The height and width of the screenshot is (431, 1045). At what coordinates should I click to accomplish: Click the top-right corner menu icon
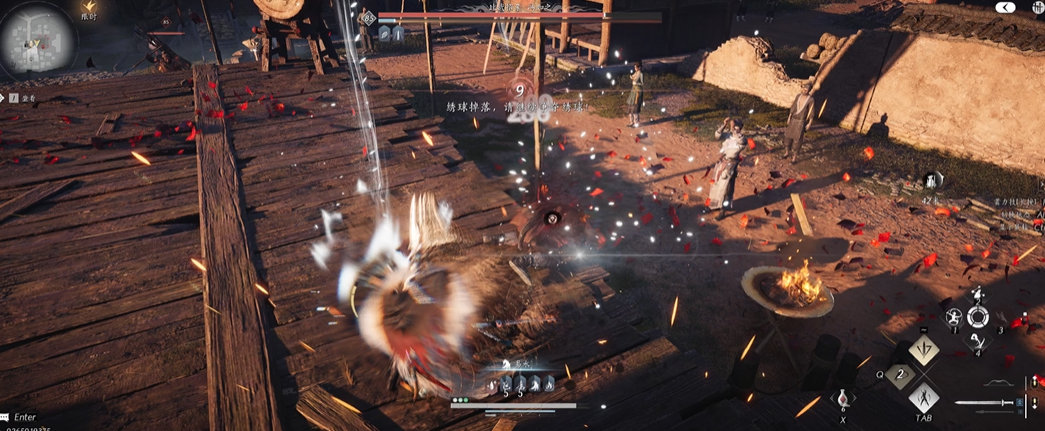click(x=1036, y=7)
